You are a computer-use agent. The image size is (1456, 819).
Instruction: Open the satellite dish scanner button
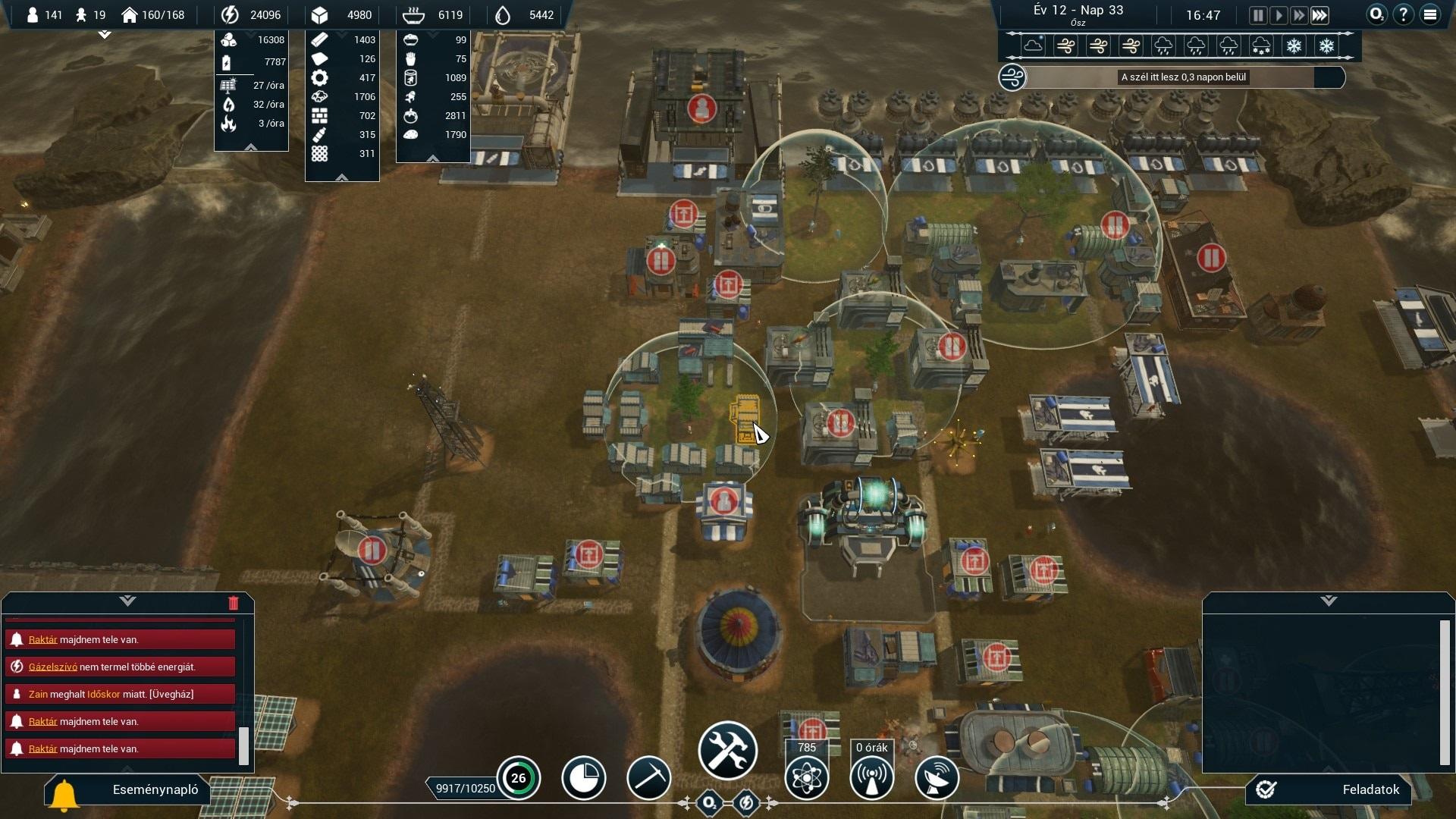pyautogui.click(x=937, y=778)
